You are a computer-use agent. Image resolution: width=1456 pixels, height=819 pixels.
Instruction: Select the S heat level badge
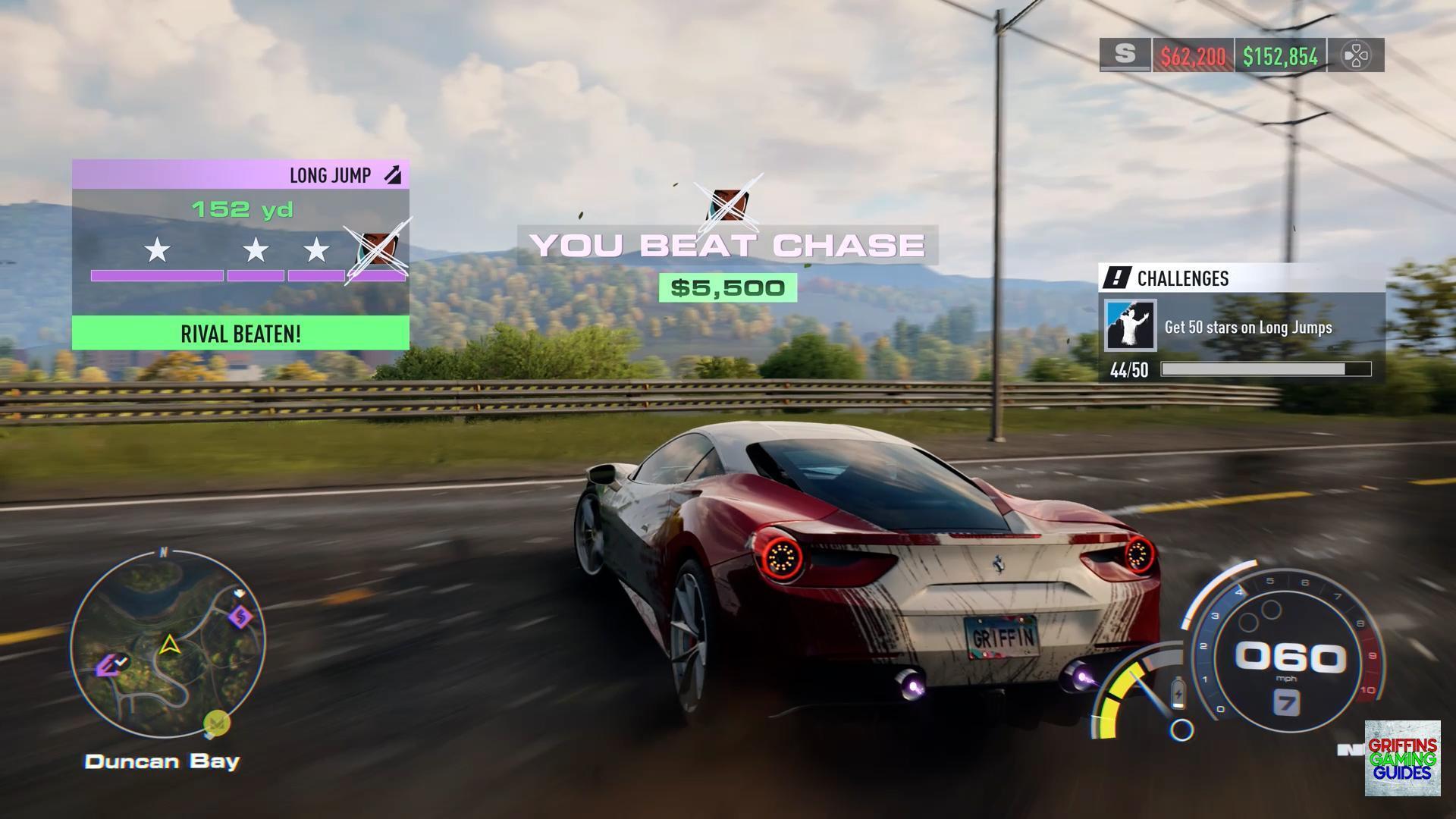click(x=1125, y=55)
